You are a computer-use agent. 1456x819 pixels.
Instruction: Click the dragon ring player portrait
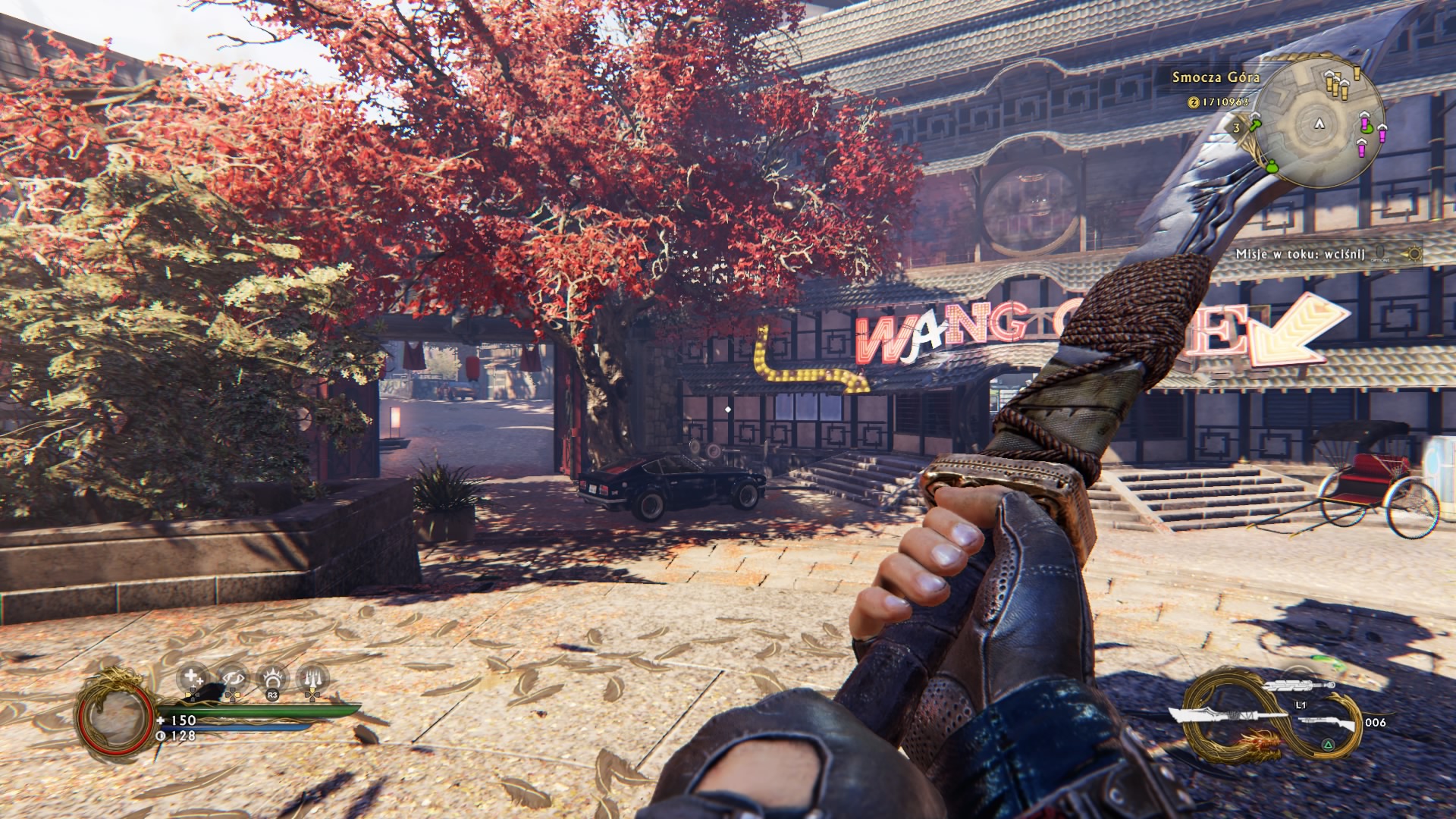(x=116, y=714)
